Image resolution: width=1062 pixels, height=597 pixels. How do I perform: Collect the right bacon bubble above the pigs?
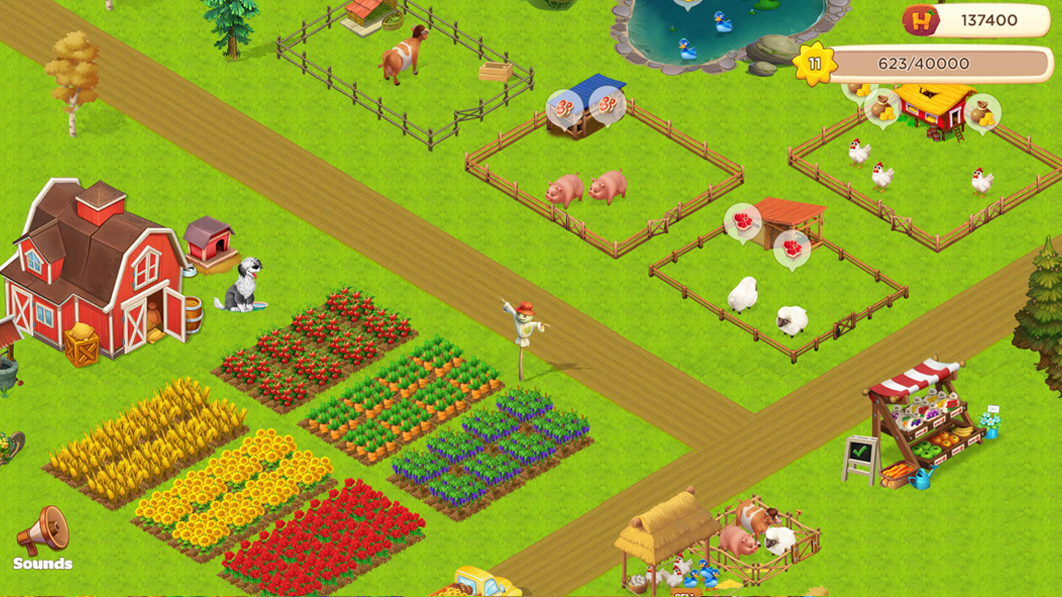pos(605,104)
